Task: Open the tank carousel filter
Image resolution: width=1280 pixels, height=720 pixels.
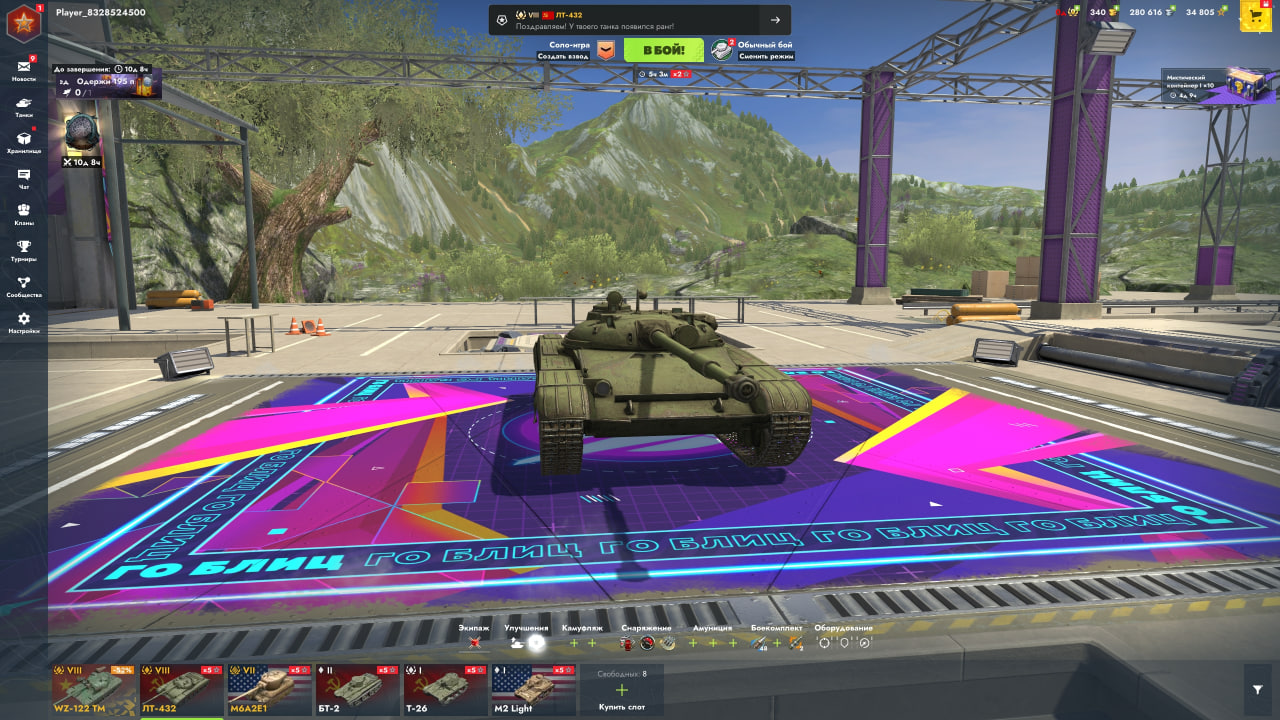Action: click(x=1258, y=690)
